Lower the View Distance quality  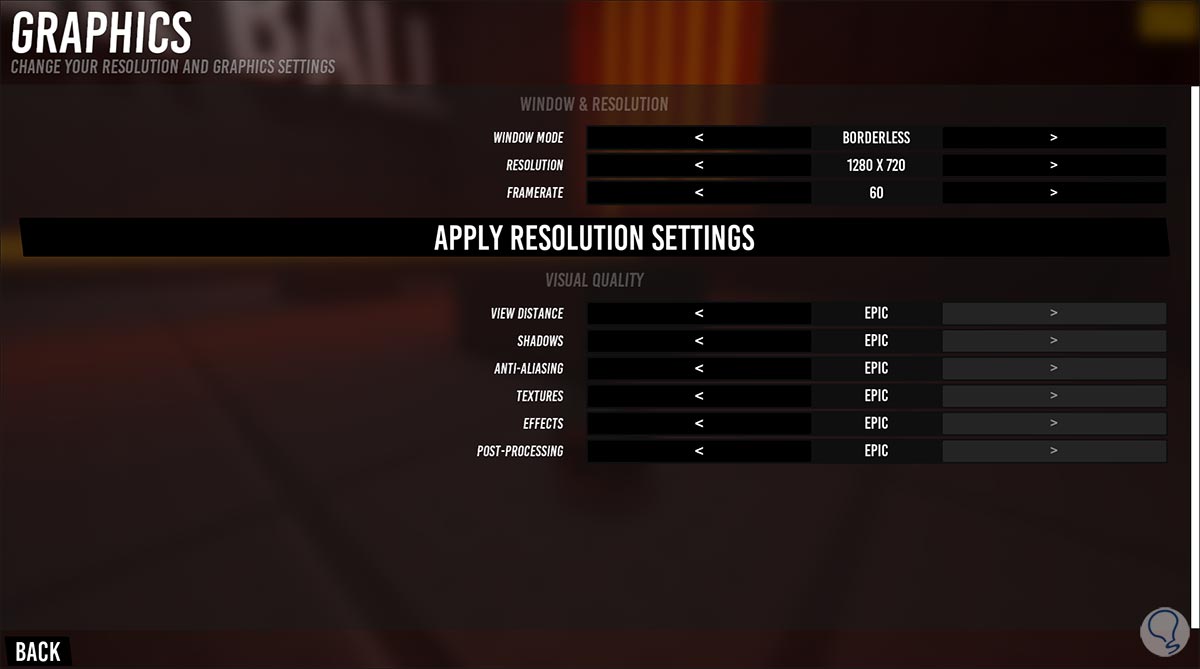click(x=699, y=313)
